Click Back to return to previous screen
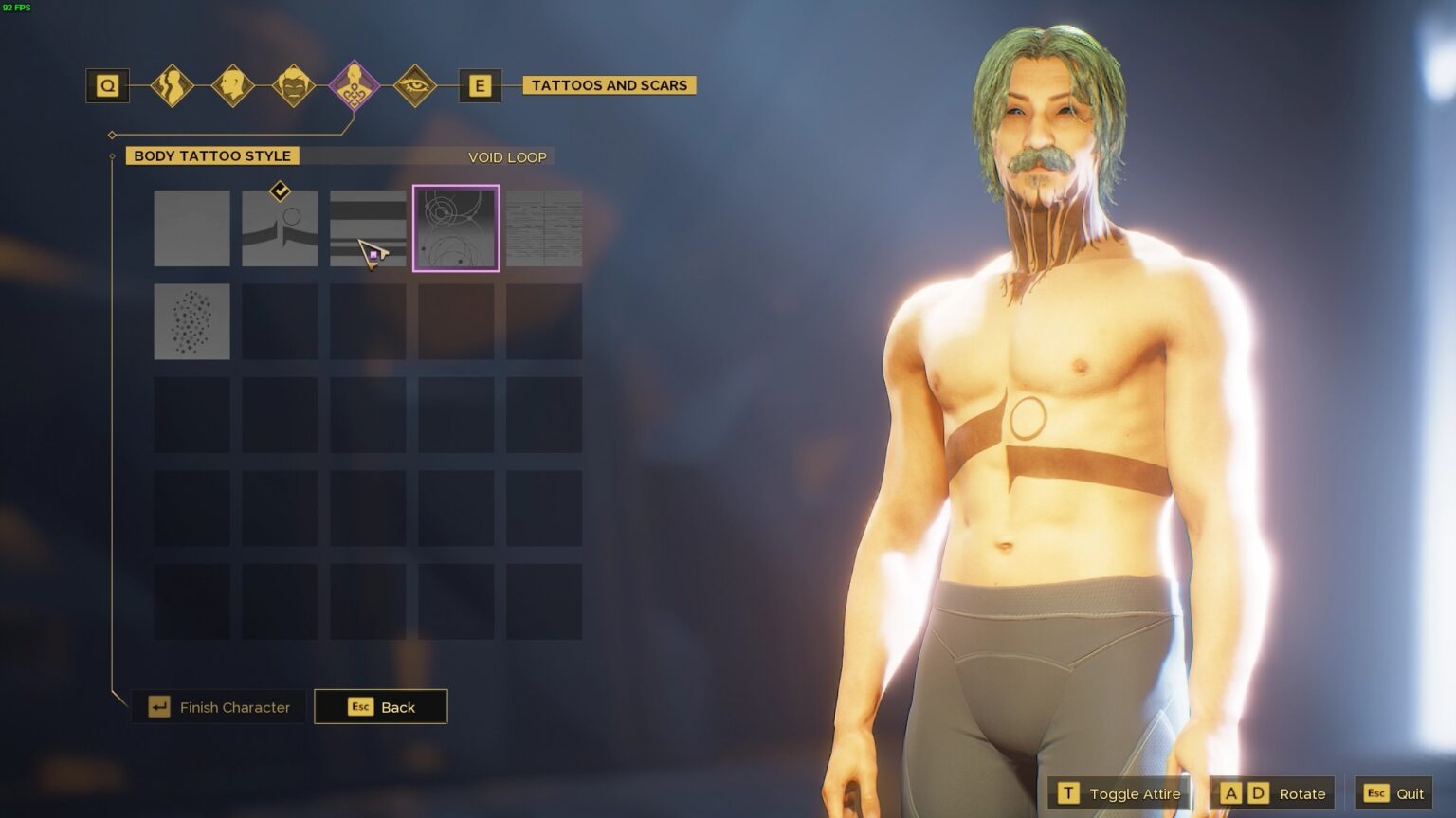Viewport: 1456px width, 818px height. (x=381, y=706)
